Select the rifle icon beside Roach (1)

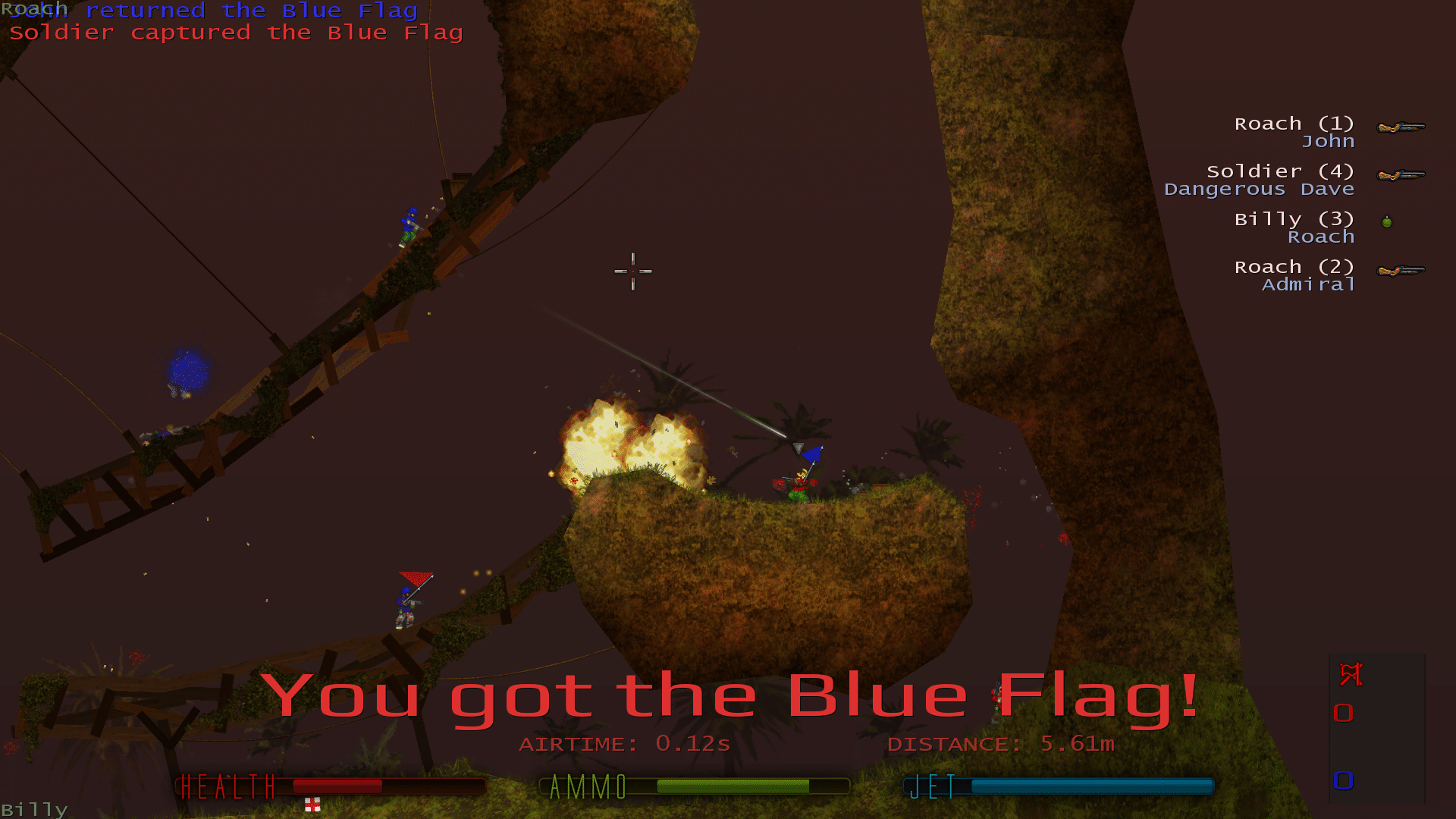point(1401,129)
